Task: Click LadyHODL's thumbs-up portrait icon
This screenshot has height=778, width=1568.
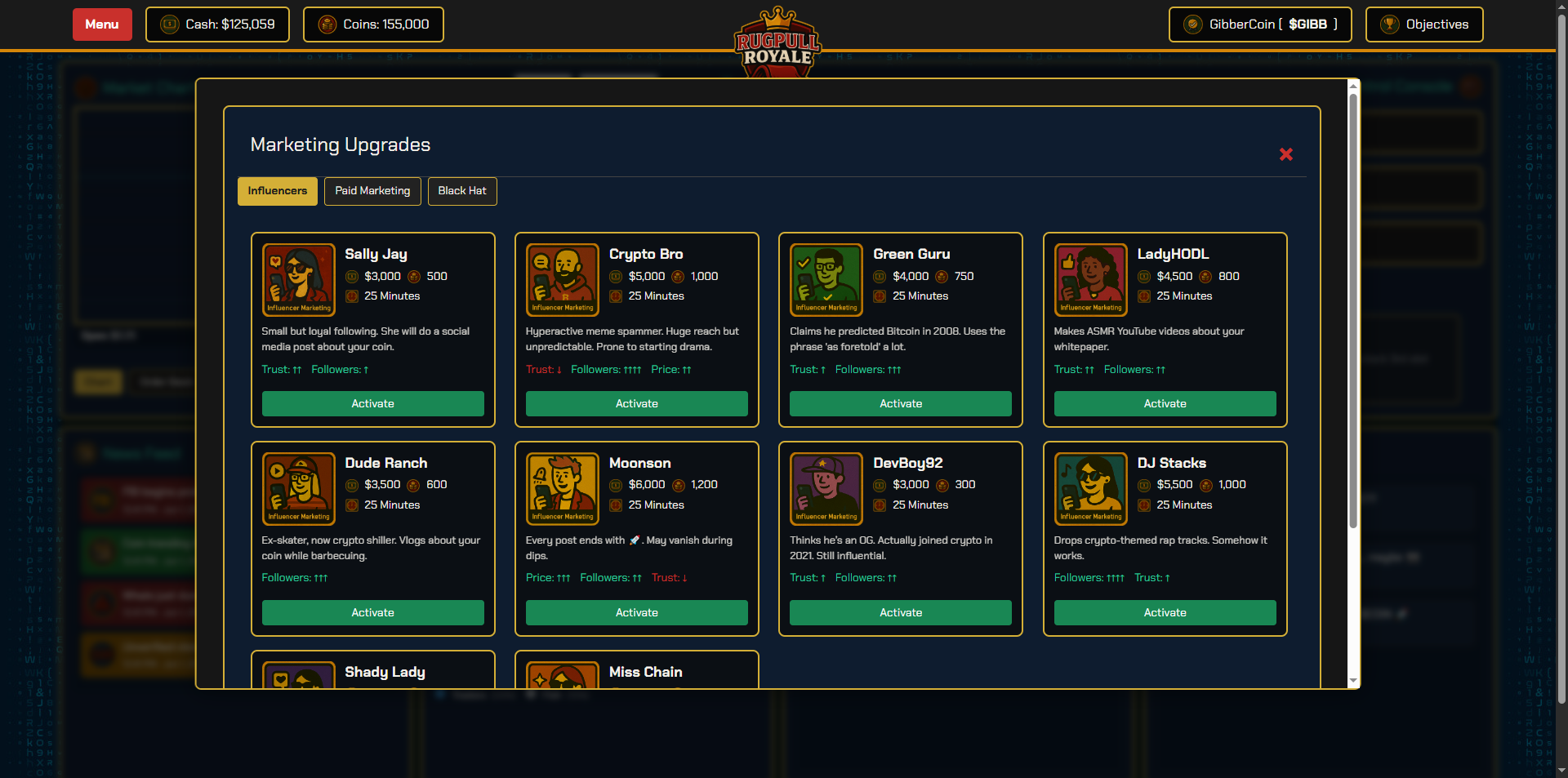Action: (x=1090, y=279)
